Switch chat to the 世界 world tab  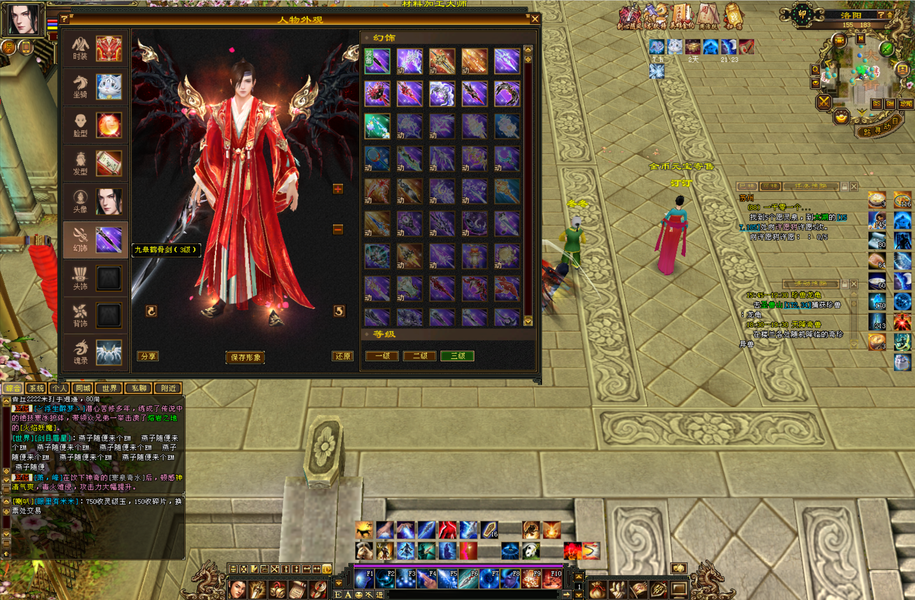pyautogui.click(x=110, y=388)
